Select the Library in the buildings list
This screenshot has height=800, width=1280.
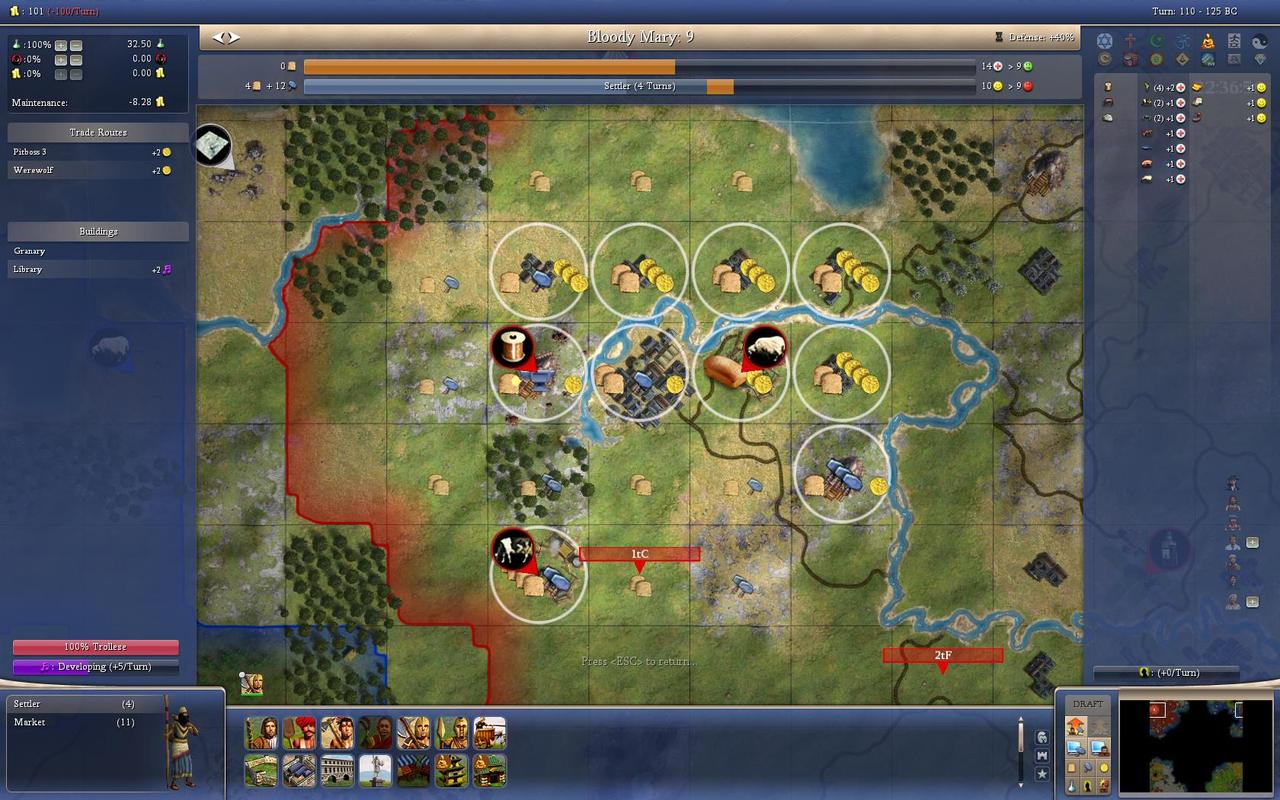[28, 270]
